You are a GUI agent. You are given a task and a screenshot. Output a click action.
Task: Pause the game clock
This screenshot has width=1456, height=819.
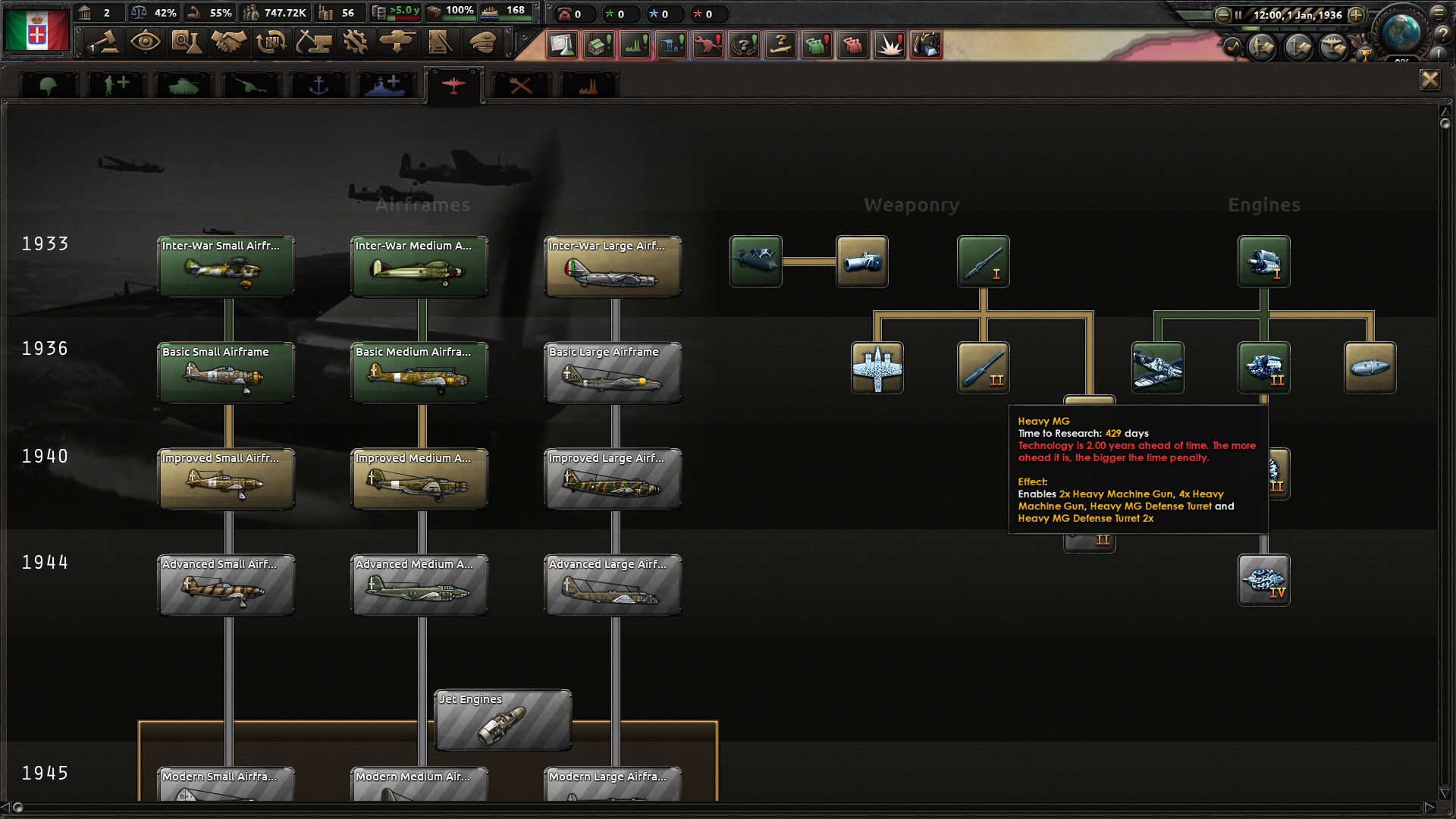click(1240, 14)
